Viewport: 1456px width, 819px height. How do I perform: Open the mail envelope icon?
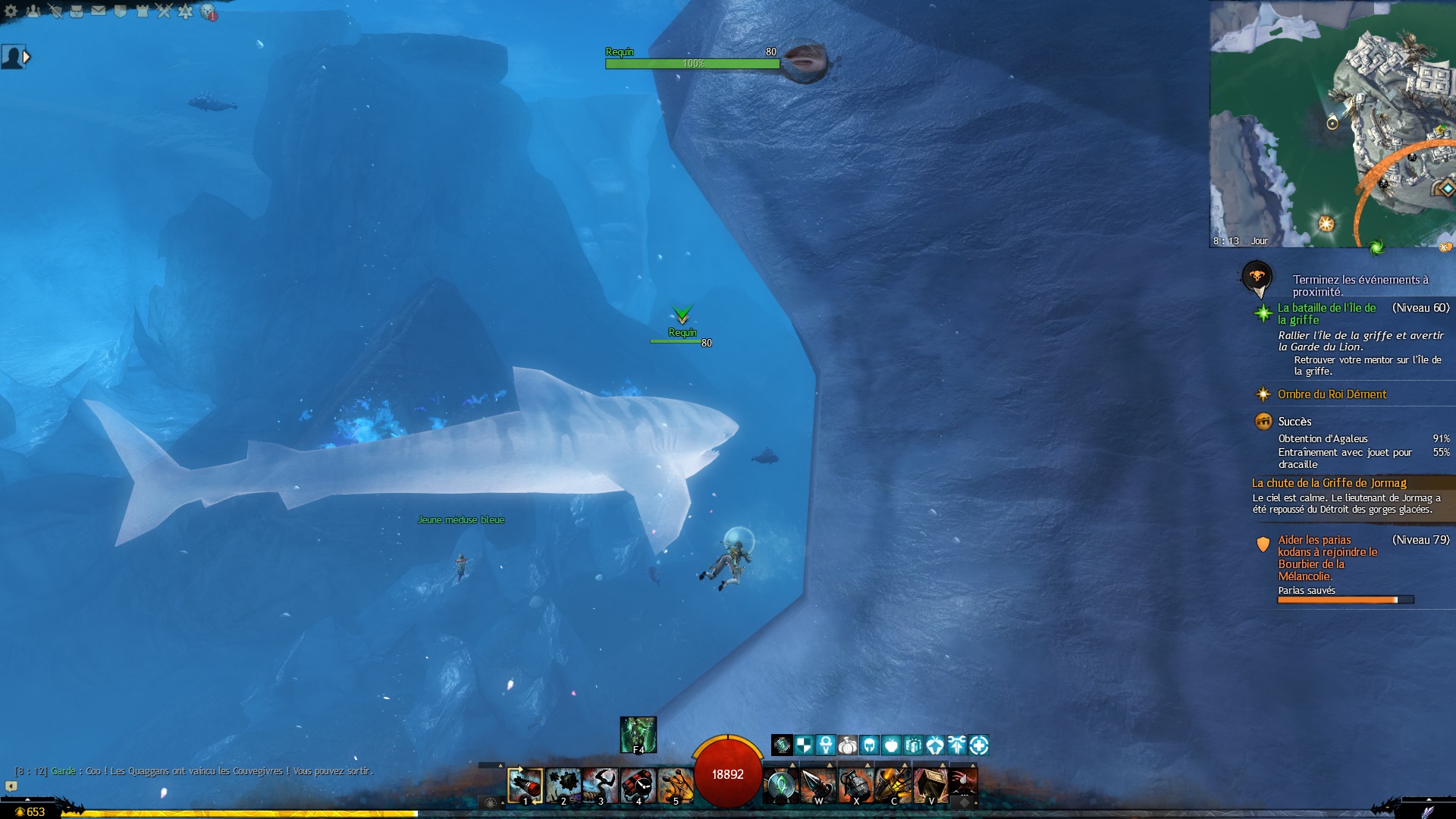coord(99,11)
